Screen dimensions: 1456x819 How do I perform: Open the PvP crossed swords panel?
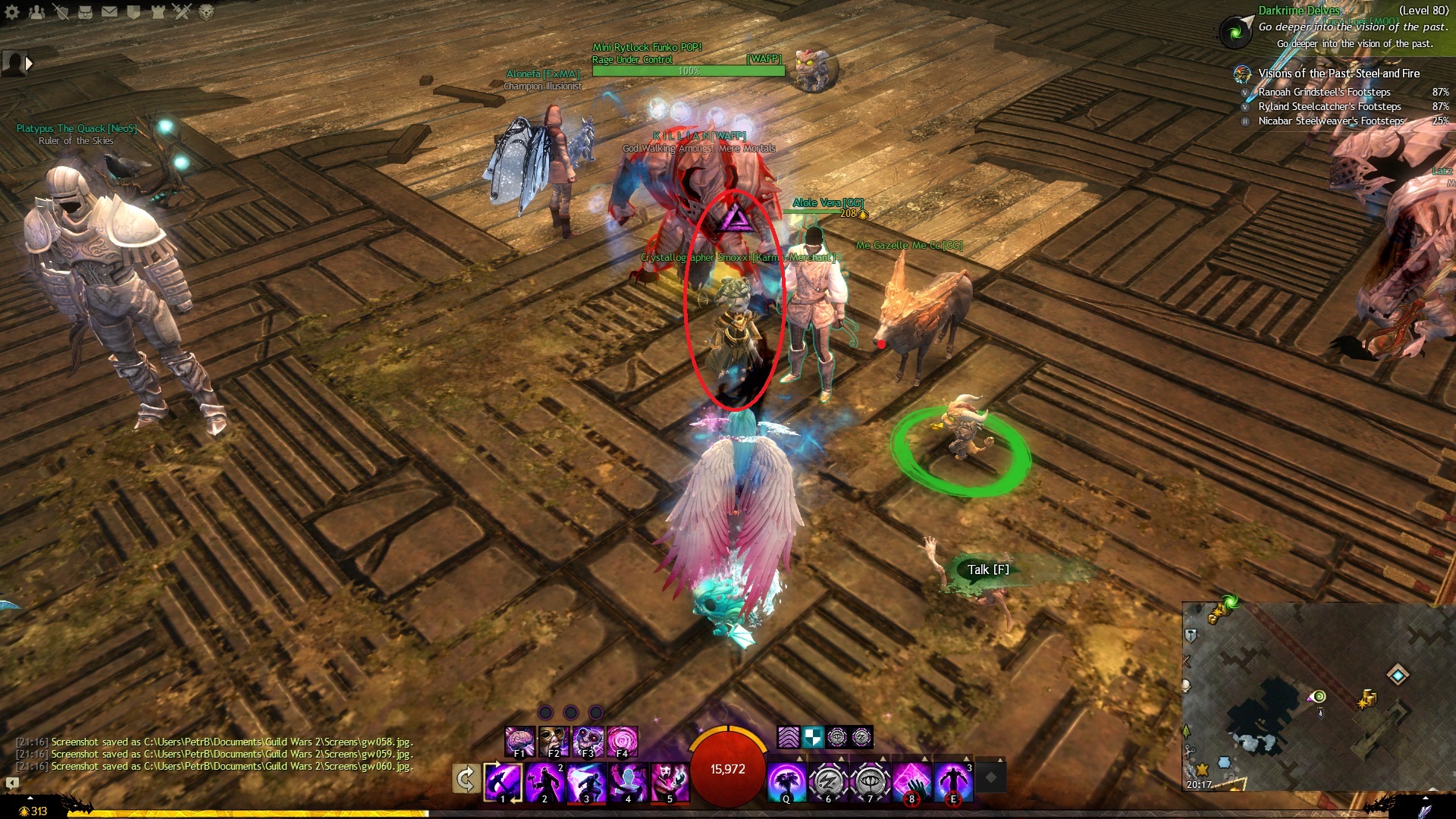tap(182, 12)
